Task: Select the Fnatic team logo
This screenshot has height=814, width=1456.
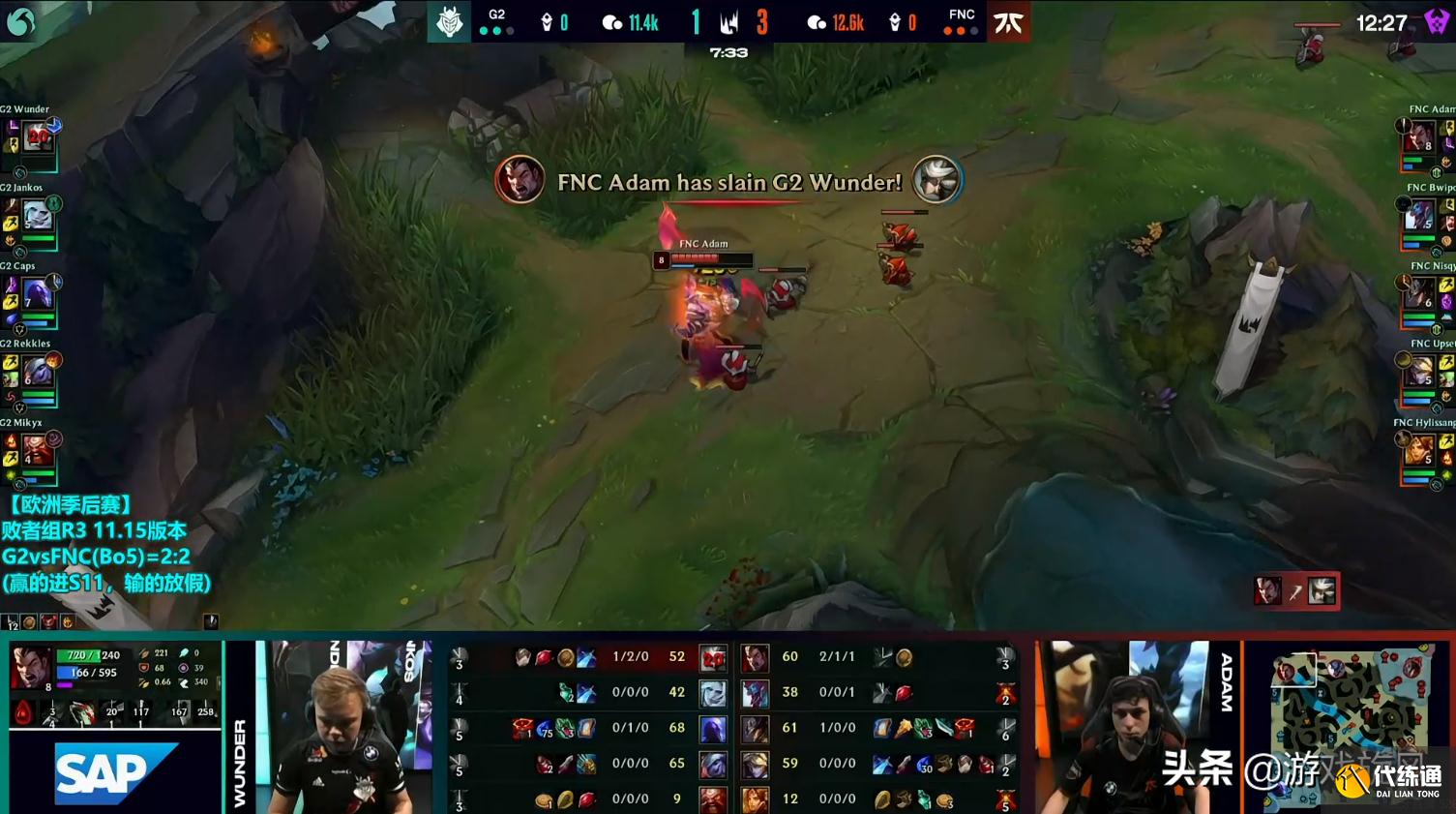Action: click(1009, 21)
